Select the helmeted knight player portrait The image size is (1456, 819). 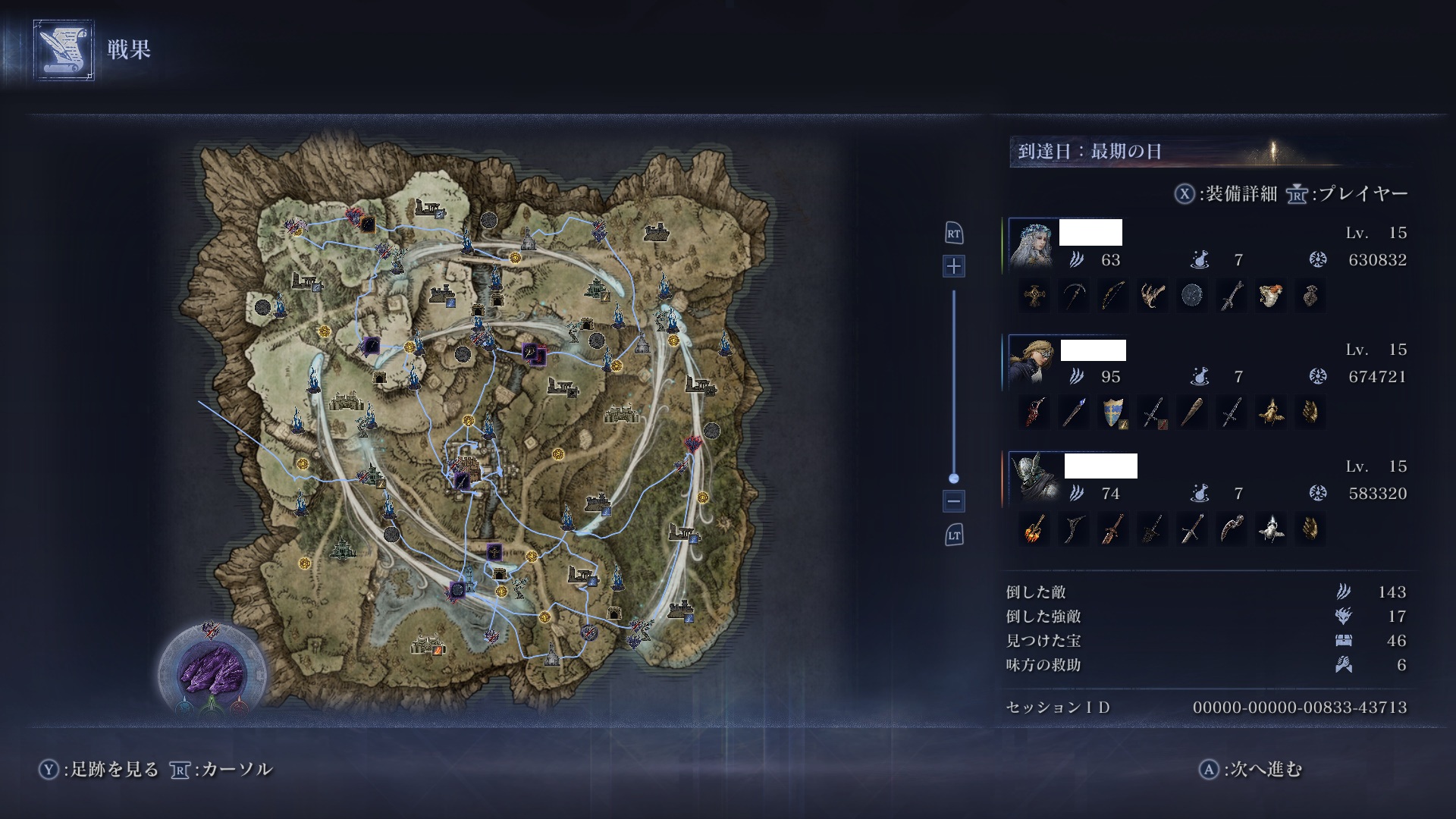pyautogui.click(x=1034, y=479)
